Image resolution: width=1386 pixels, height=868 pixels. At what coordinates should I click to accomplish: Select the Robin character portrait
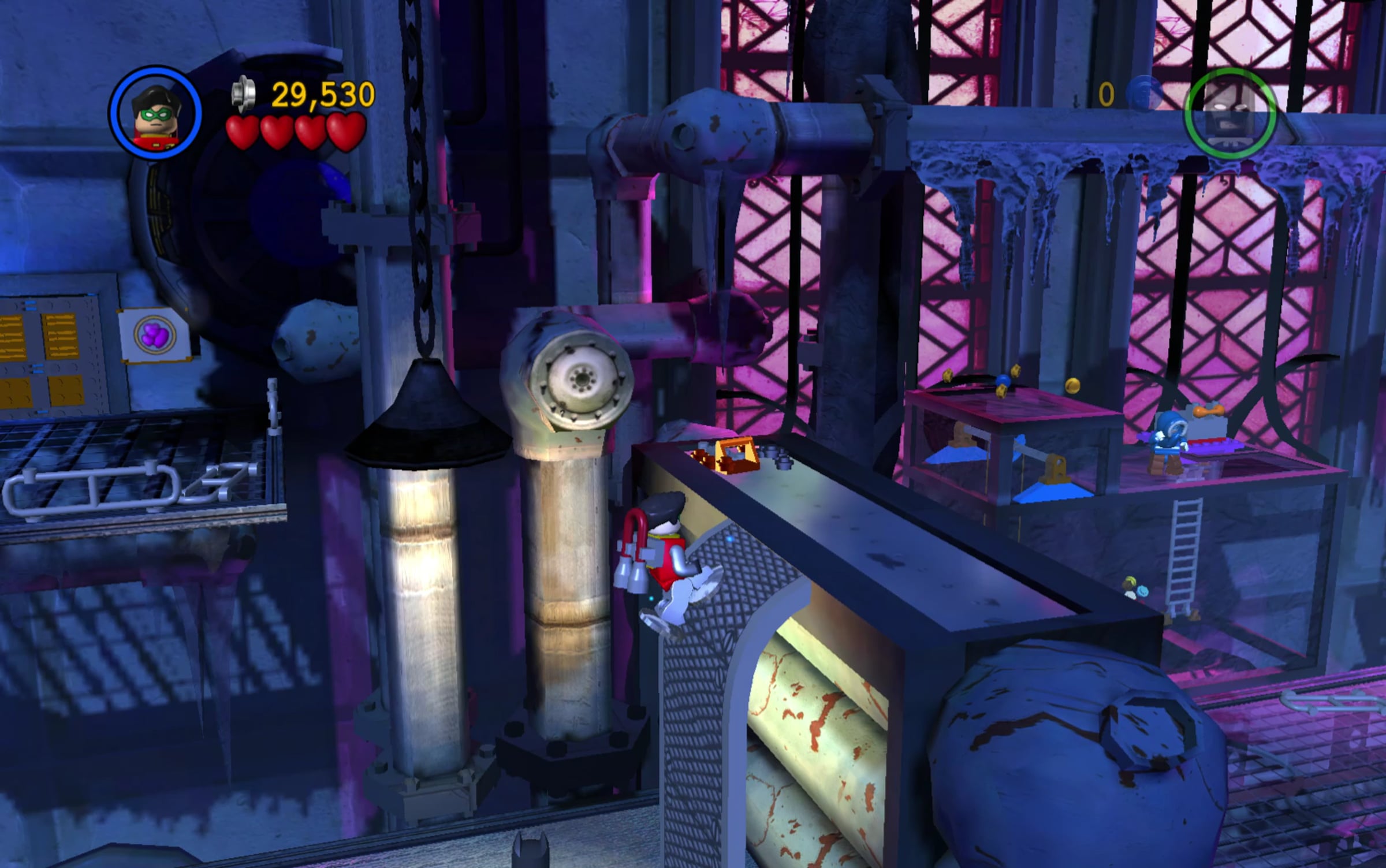[155, 113]
